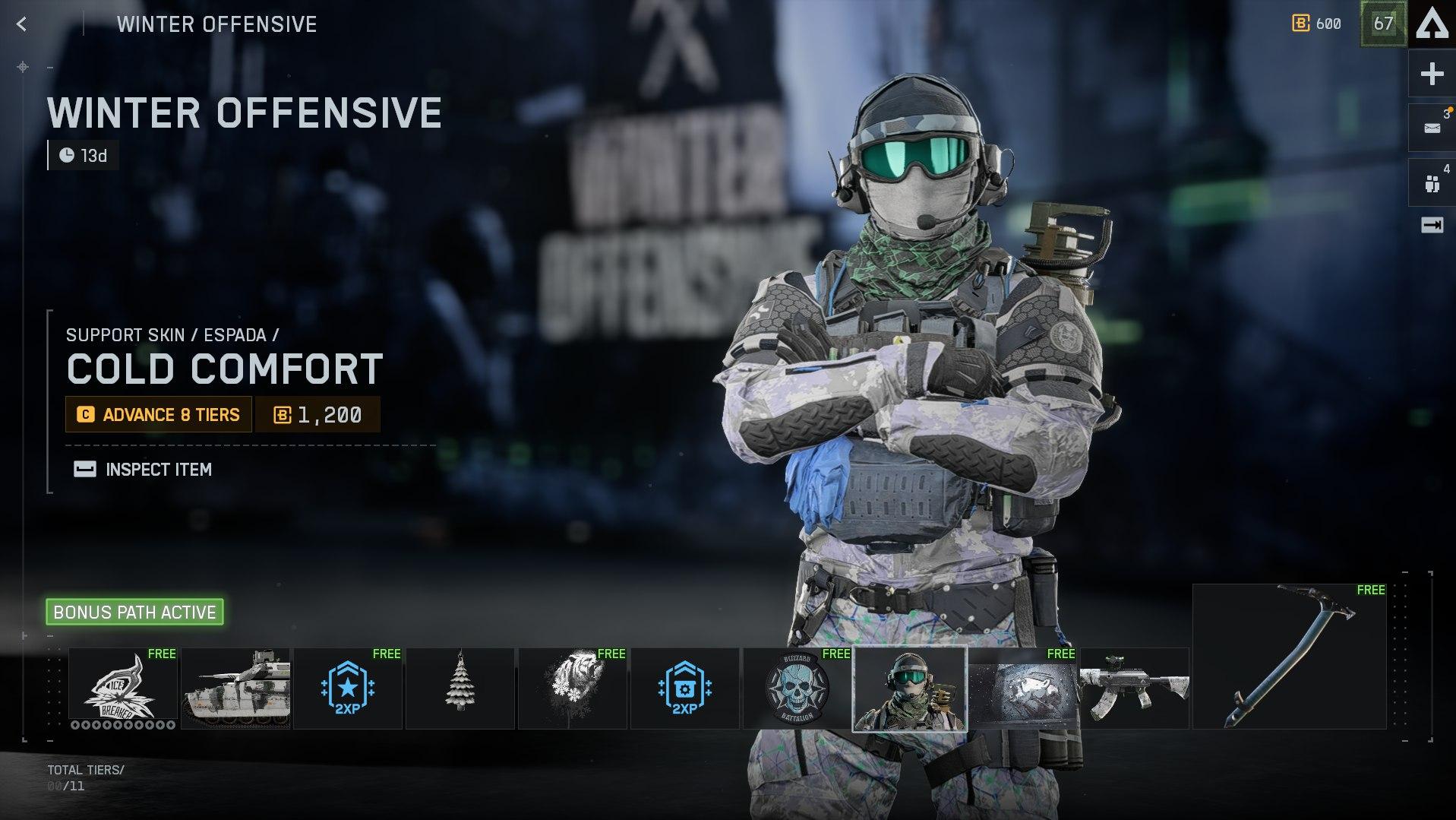Select the Cold Comfort soldier skin tile
Viewport: 1456px width, 820px height.
click(910, 689)
